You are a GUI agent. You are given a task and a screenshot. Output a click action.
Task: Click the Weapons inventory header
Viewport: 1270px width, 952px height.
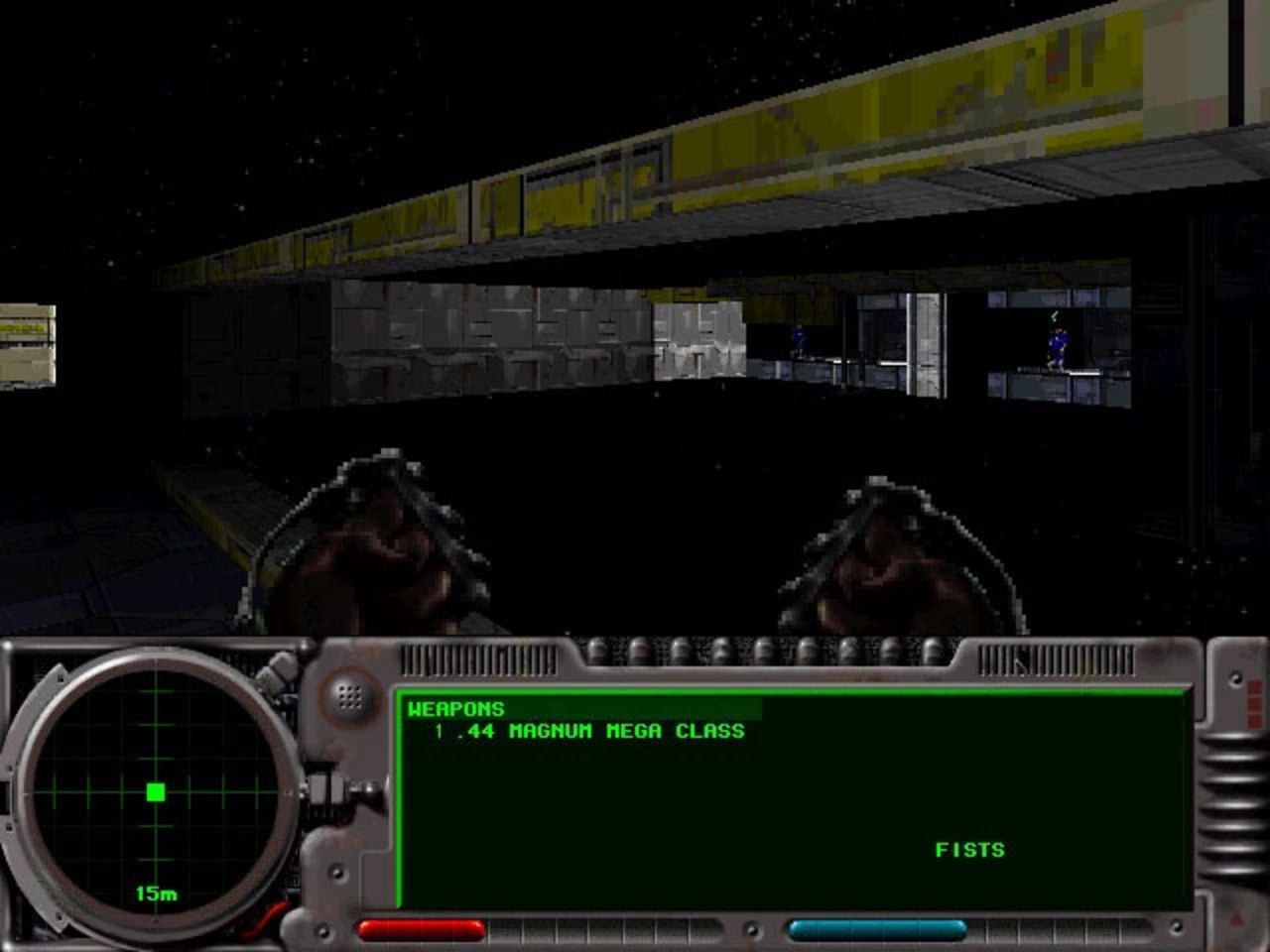click(x=455, y=709)
